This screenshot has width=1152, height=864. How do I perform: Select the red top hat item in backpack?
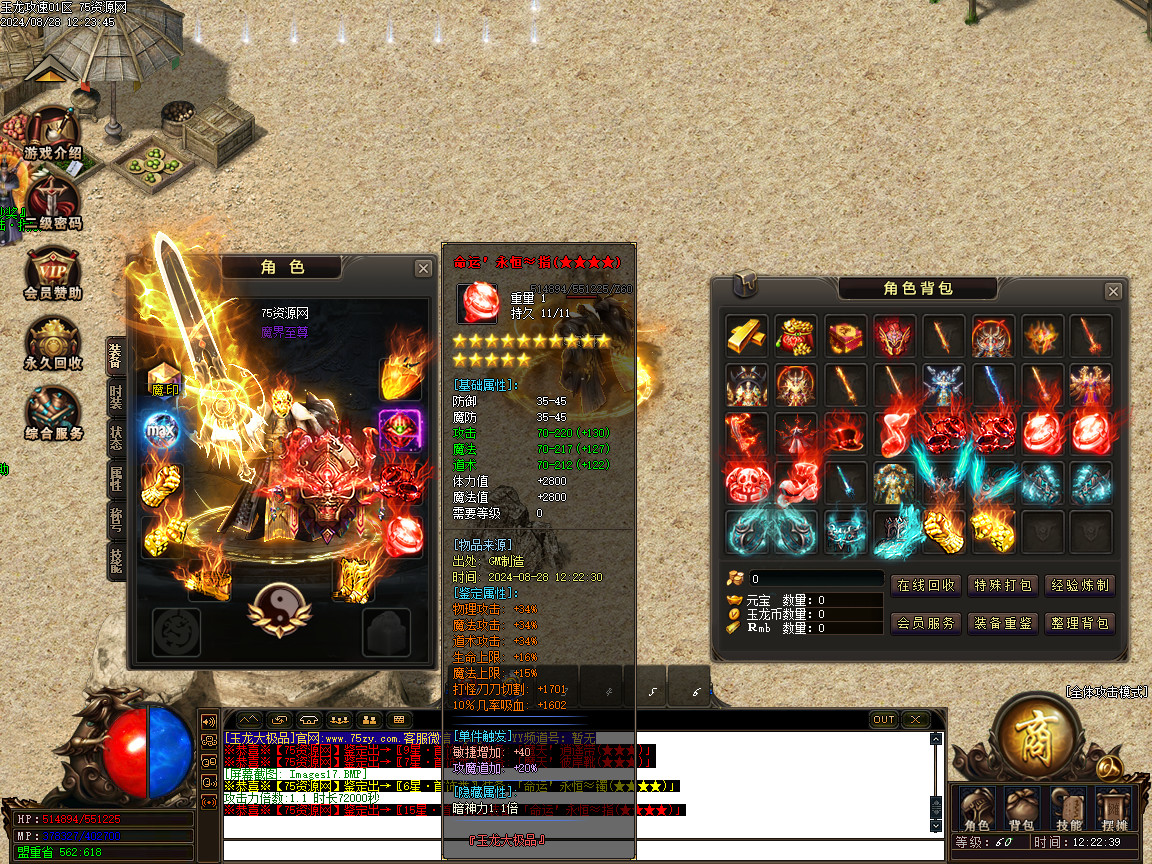click(846, 434)
